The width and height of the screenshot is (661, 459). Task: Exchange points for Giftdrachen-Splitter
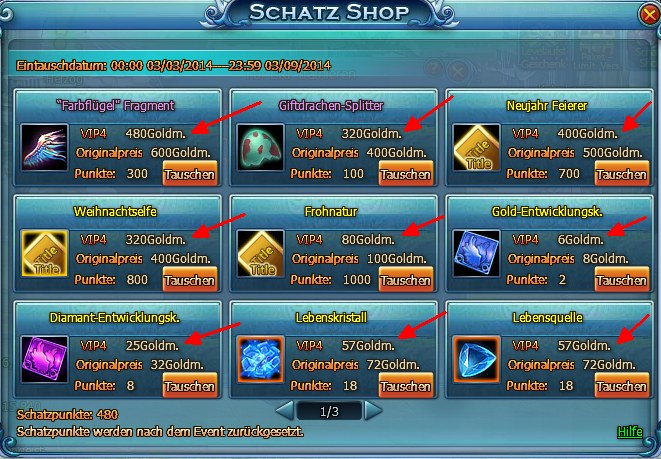[x=406, y=174]
